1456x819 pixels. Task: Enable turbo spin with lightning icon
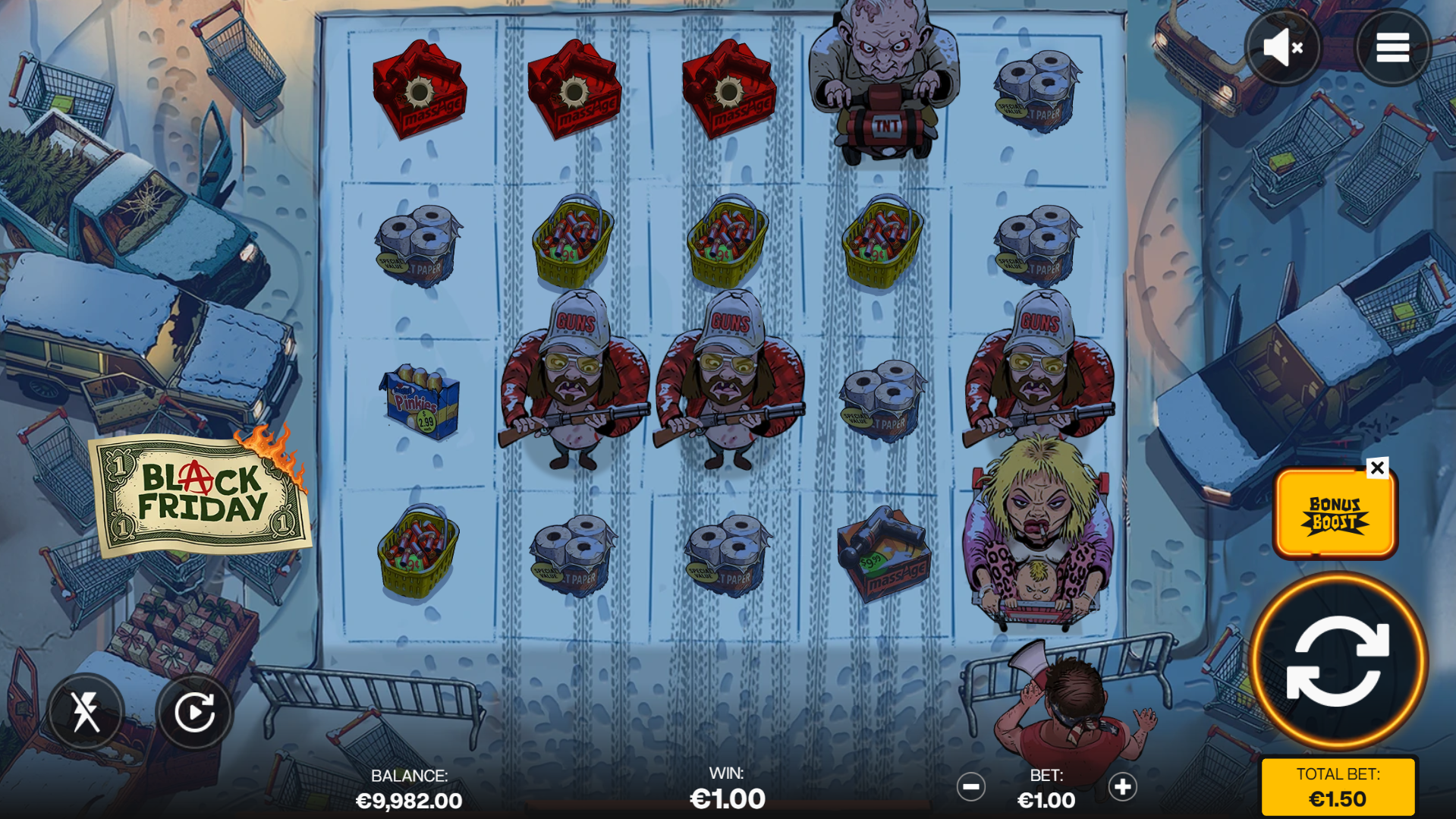click(x=86, y=710)
